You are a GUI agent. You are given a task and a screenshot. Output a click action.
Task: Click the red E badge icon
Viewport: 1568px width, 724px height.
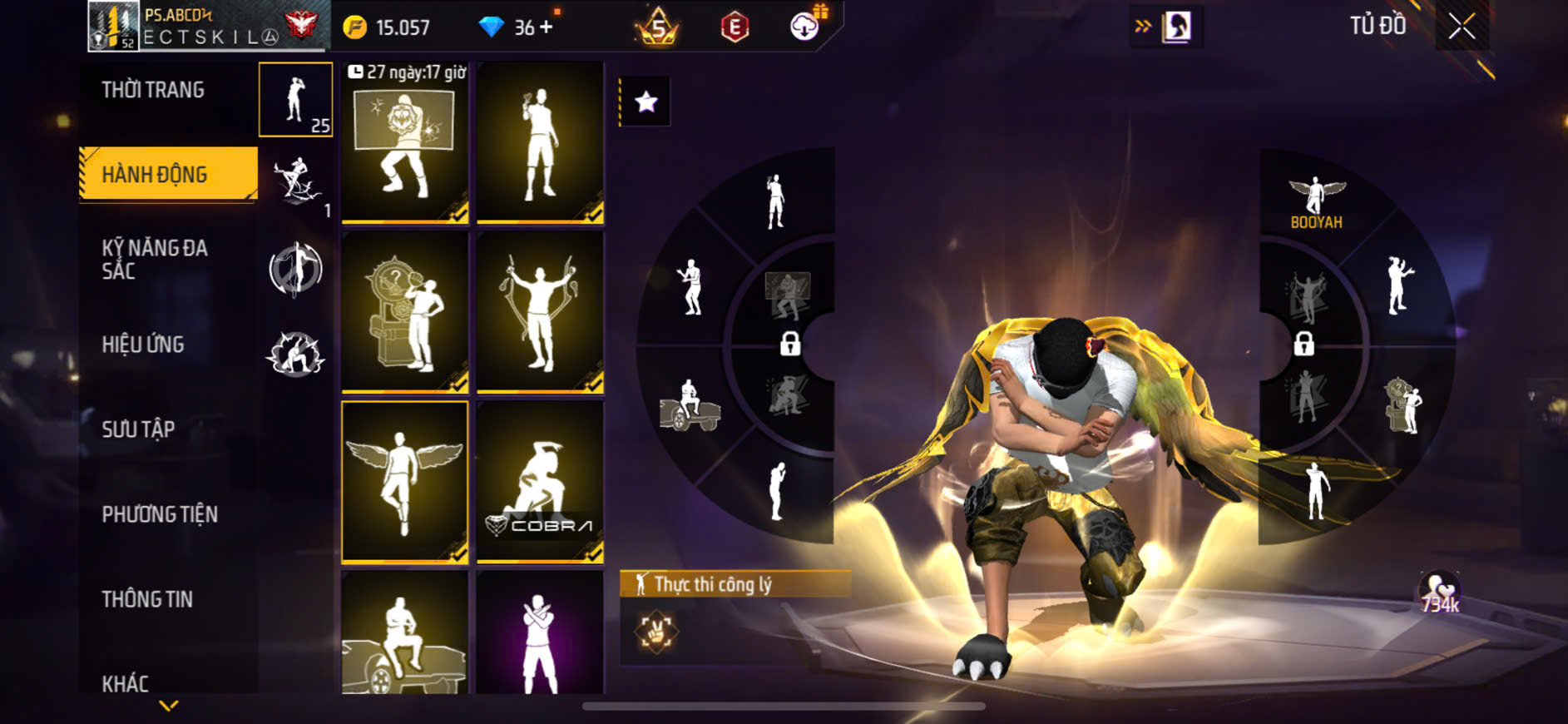click(735, 27)
